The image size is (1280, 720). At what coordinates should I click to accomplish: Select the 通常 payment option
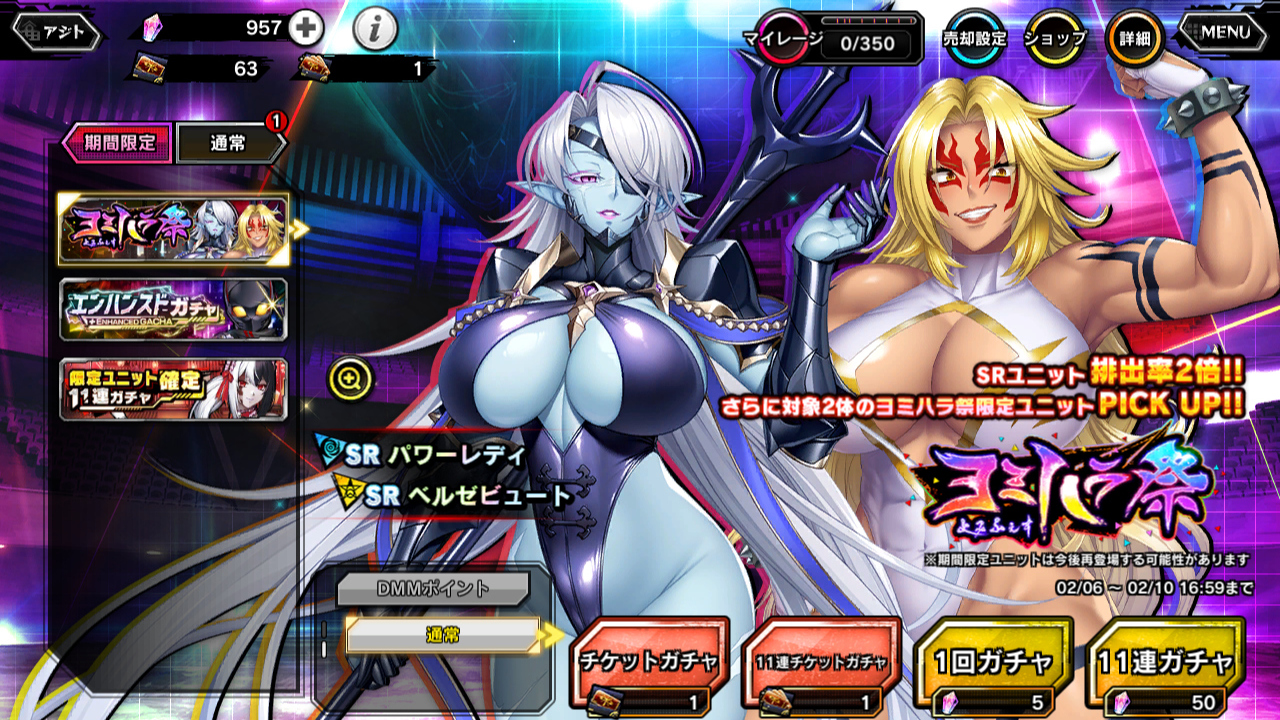(x=443, y=634)
